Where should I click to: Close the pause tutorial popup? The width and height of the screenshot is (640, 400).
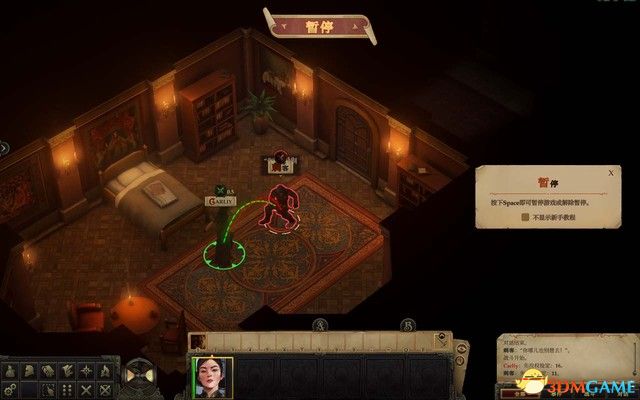(x=610, y=172)
